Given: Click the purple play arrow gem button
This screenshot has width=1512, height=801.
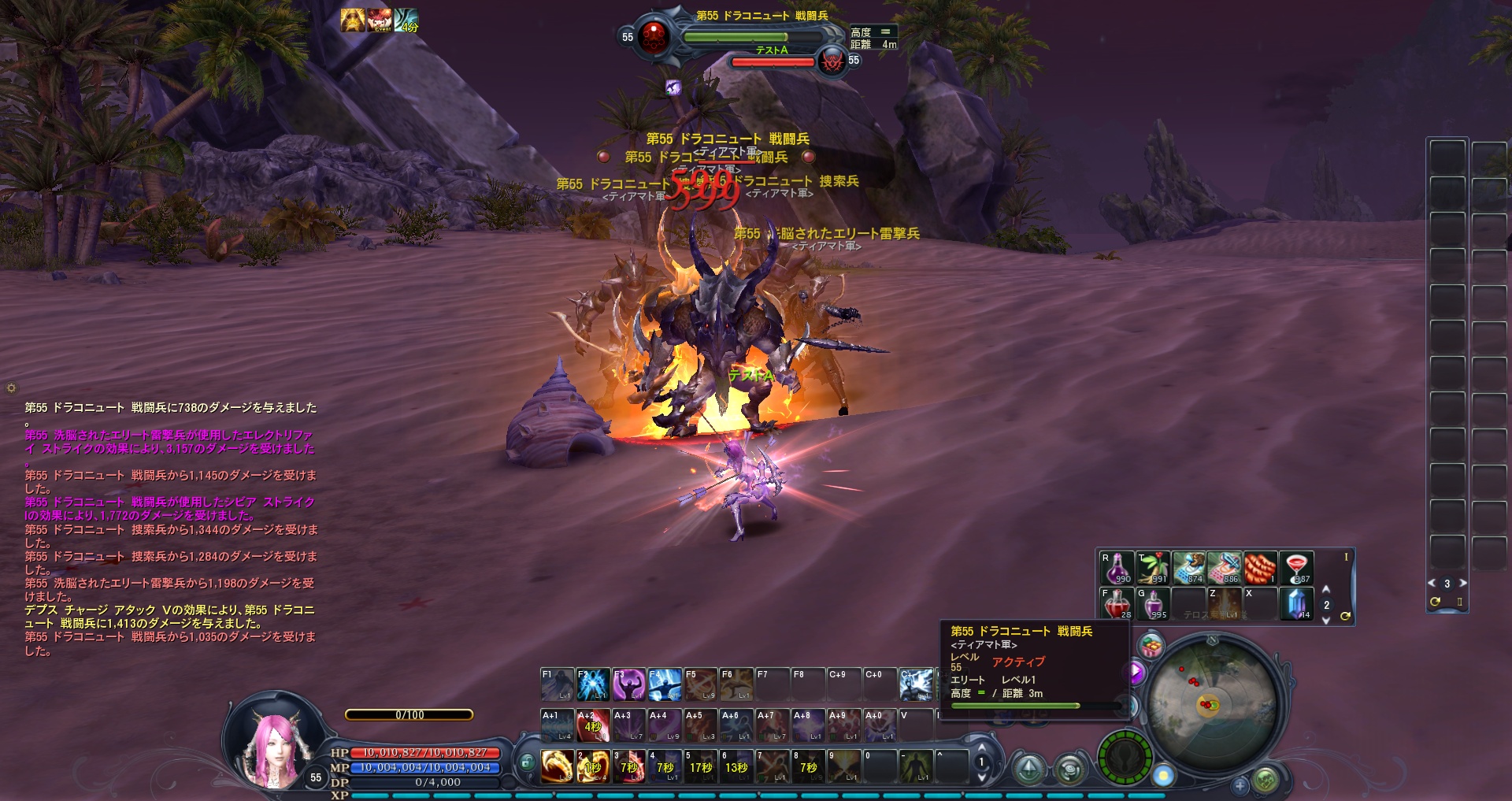Looking at the screenshot, I should tap(1136, 672).
